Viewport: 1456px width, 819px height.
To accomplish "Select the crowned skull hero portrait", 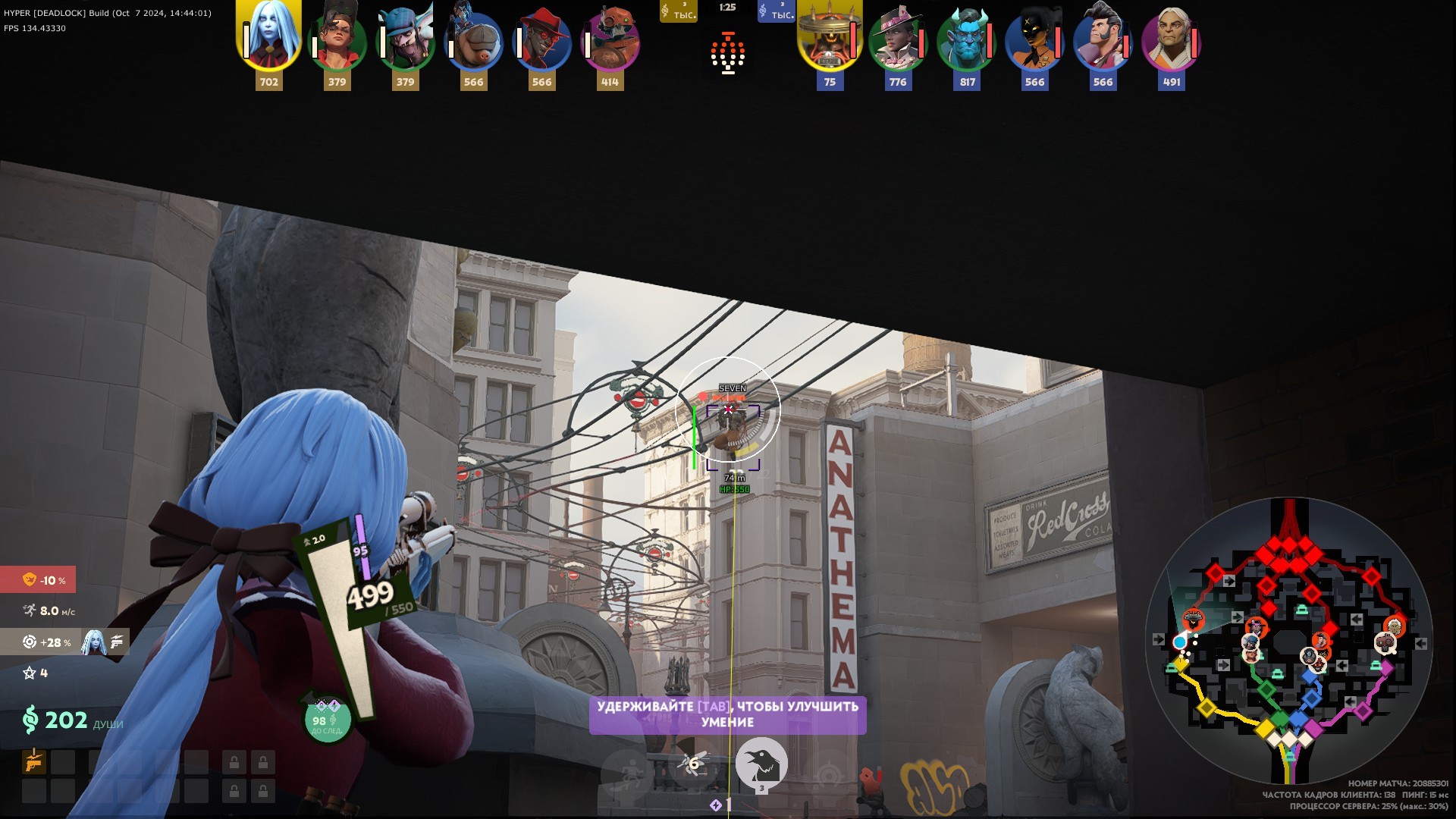I will (x=829, y=39).
